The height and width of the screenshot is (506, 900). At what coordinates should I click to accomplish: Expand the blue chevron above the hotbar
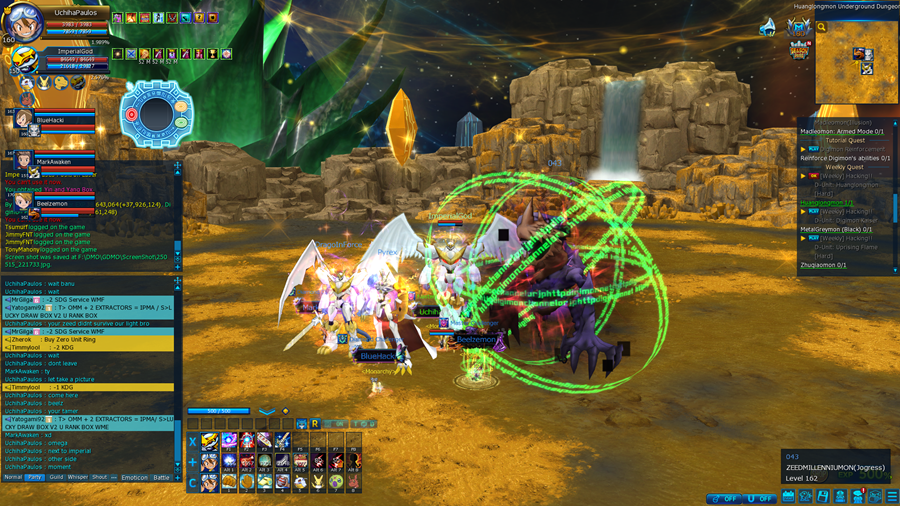(267, 411)
